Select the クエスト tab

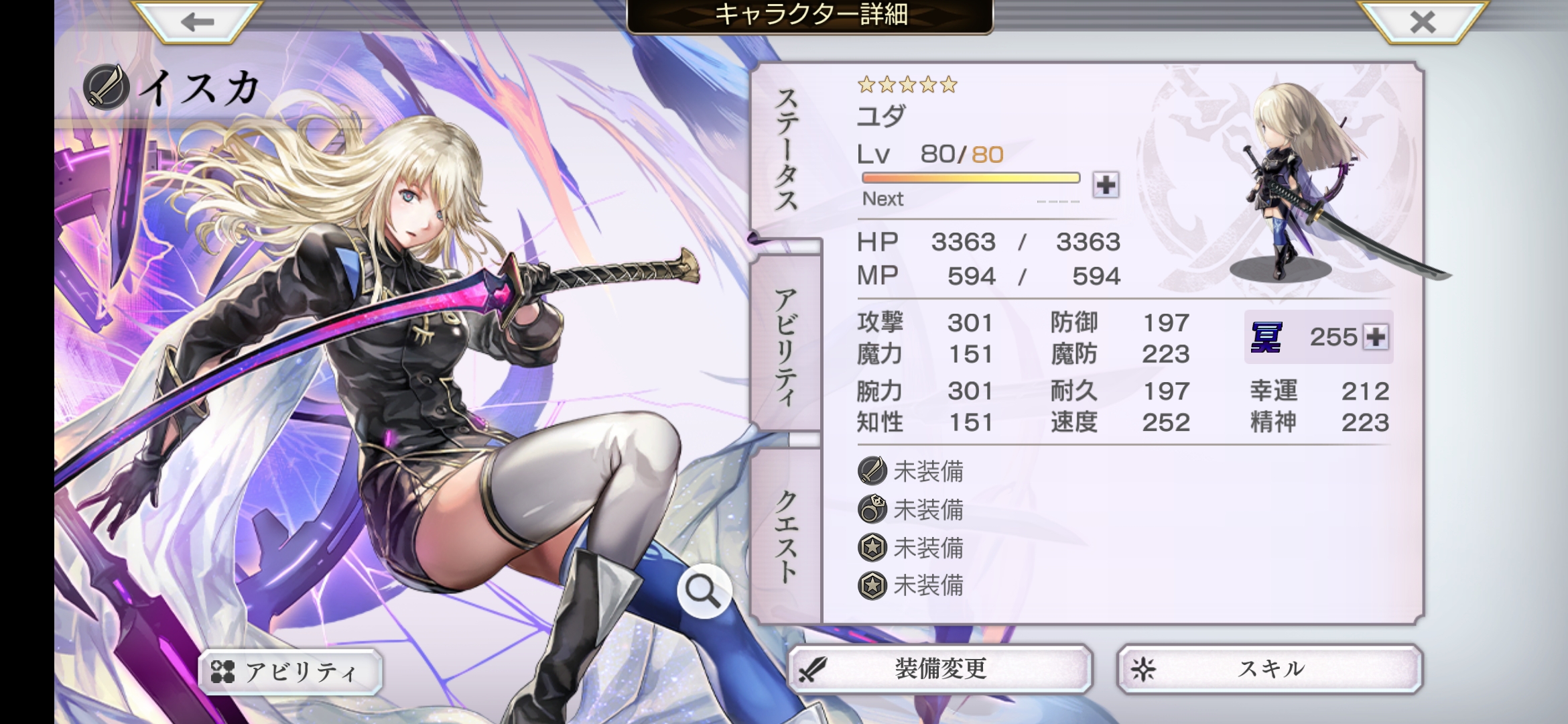click(787, 536)
